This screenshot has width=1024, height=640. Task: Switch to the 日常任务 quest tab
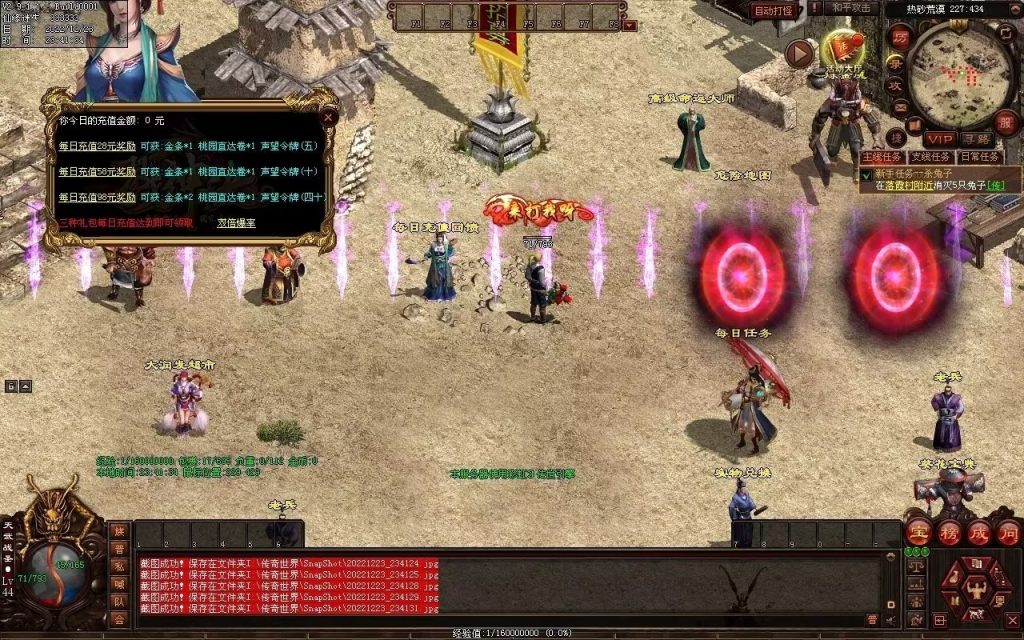(x=979, y=157)
